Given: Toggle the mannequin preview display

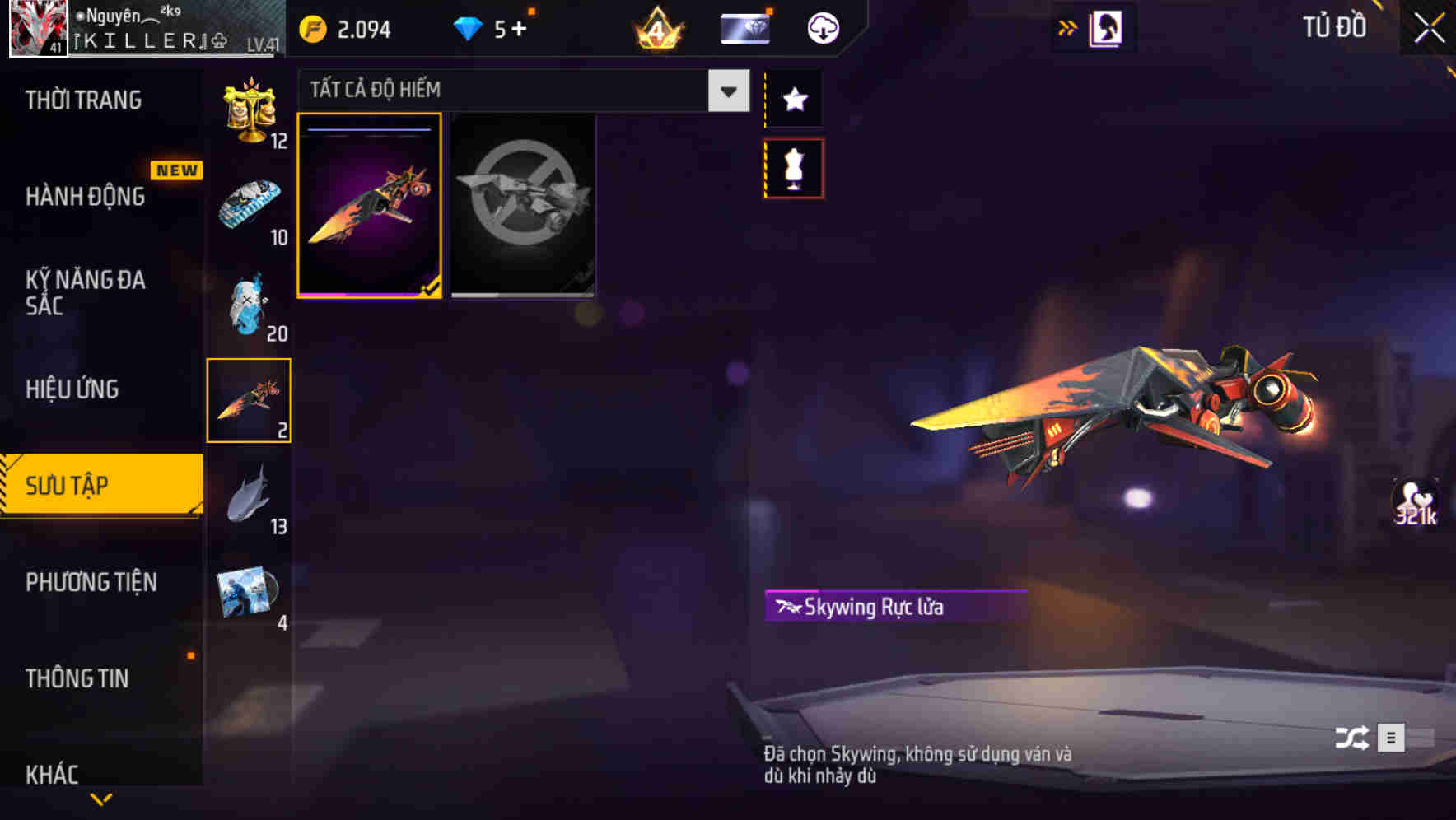Looking at the screenshot, I should [793, 167].
